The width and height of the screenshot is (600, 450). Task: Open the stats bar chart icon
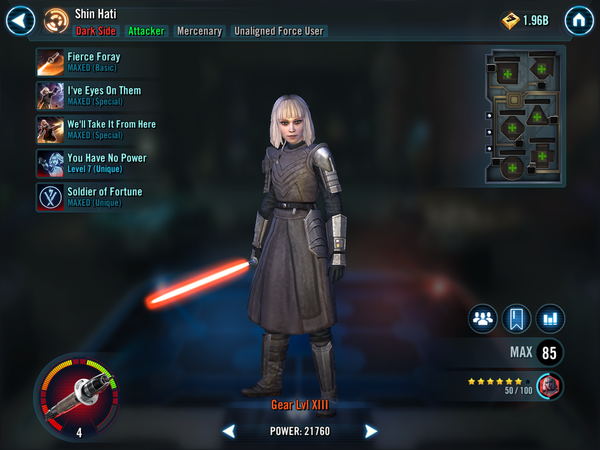(x=550, y=319)
